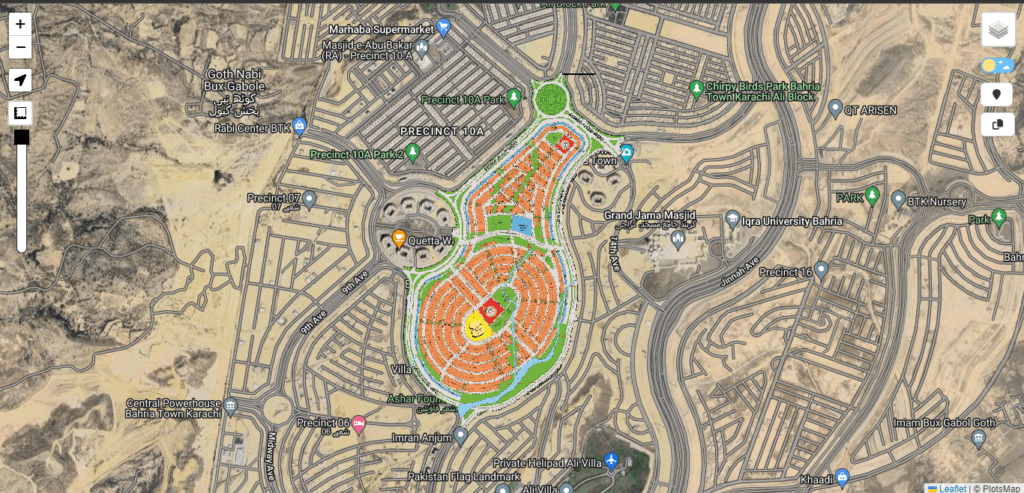Click the square overlay control button
1024x493 pixels.
(x=21, y=113)
